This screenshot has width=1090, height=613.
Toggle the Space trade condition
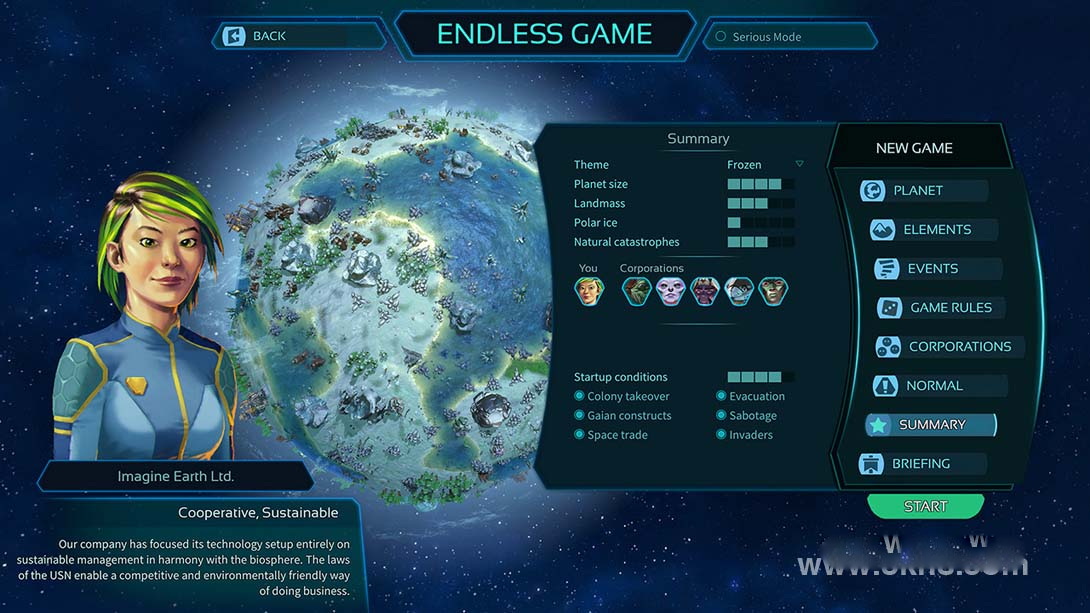(580, 435)
